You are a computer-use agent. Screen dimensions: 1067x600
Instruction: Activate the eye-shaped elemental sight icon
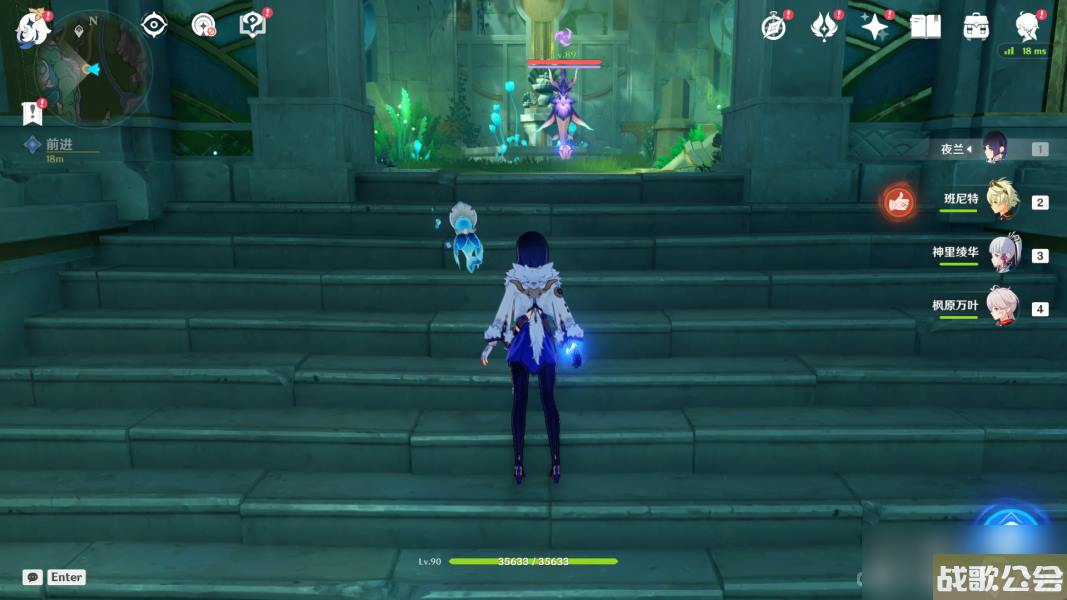coord(153,25)
